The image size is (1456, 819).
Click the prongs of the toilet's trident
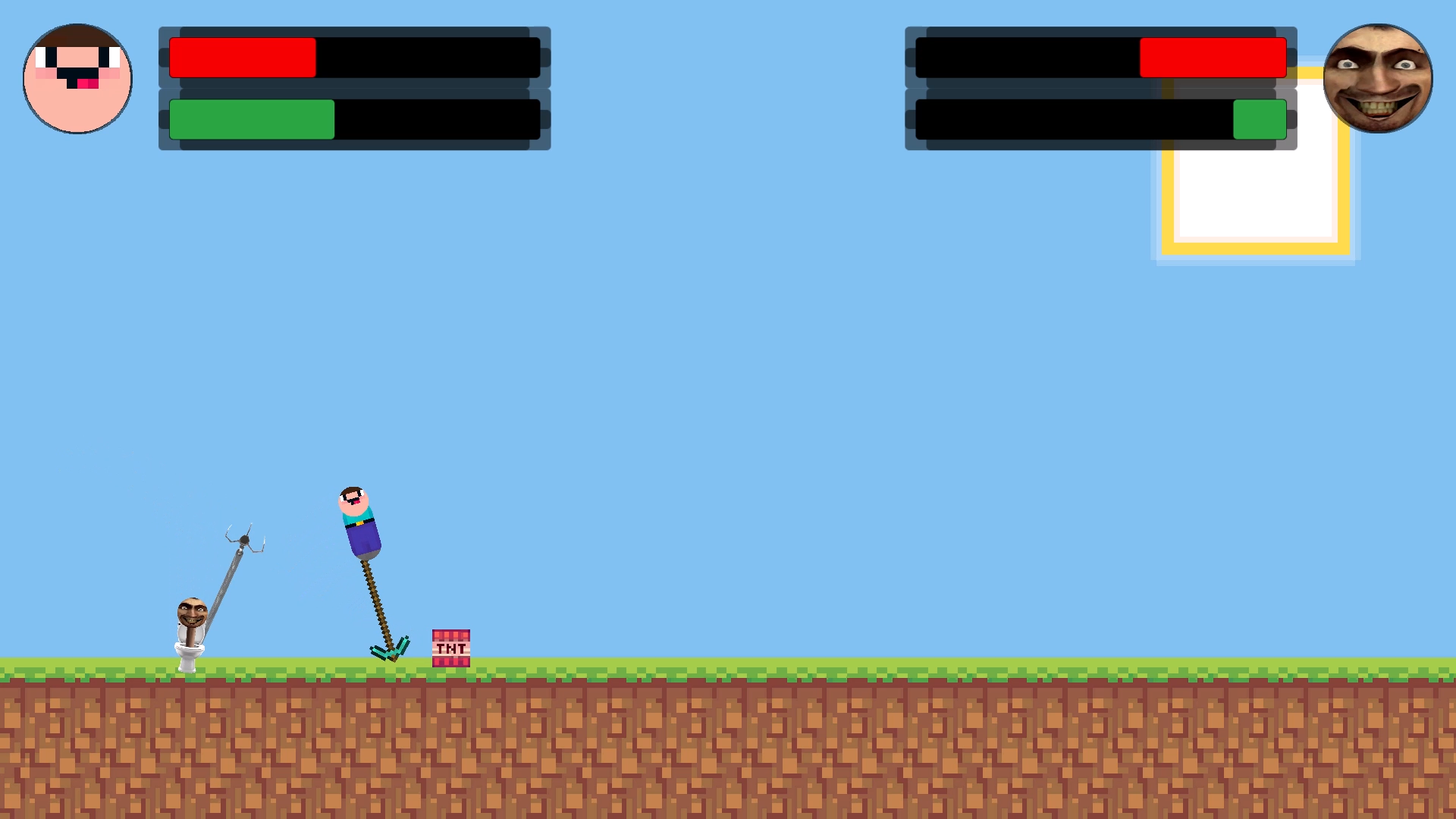click(243, 535)
